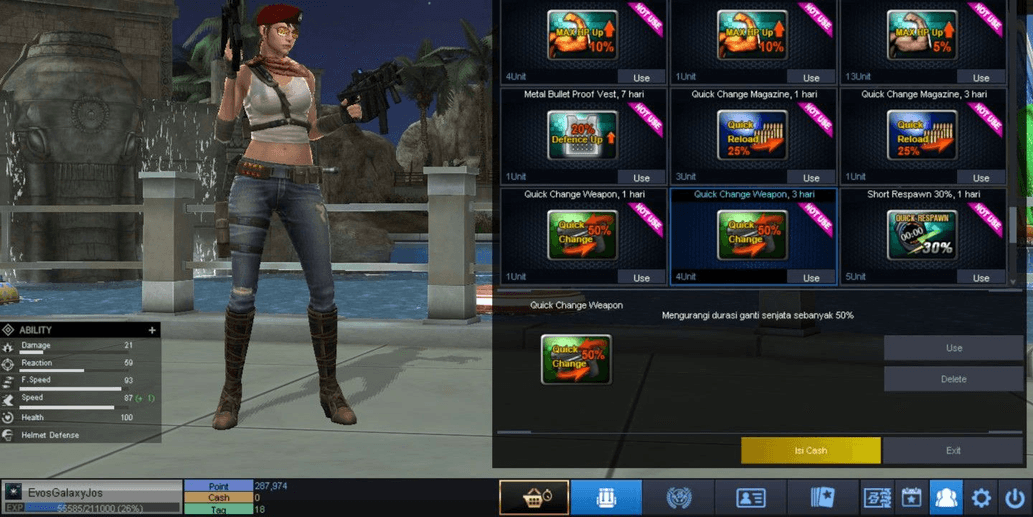Select the Max HP Up 5% item
This screenshot has height=517, width=1033.
921,36
